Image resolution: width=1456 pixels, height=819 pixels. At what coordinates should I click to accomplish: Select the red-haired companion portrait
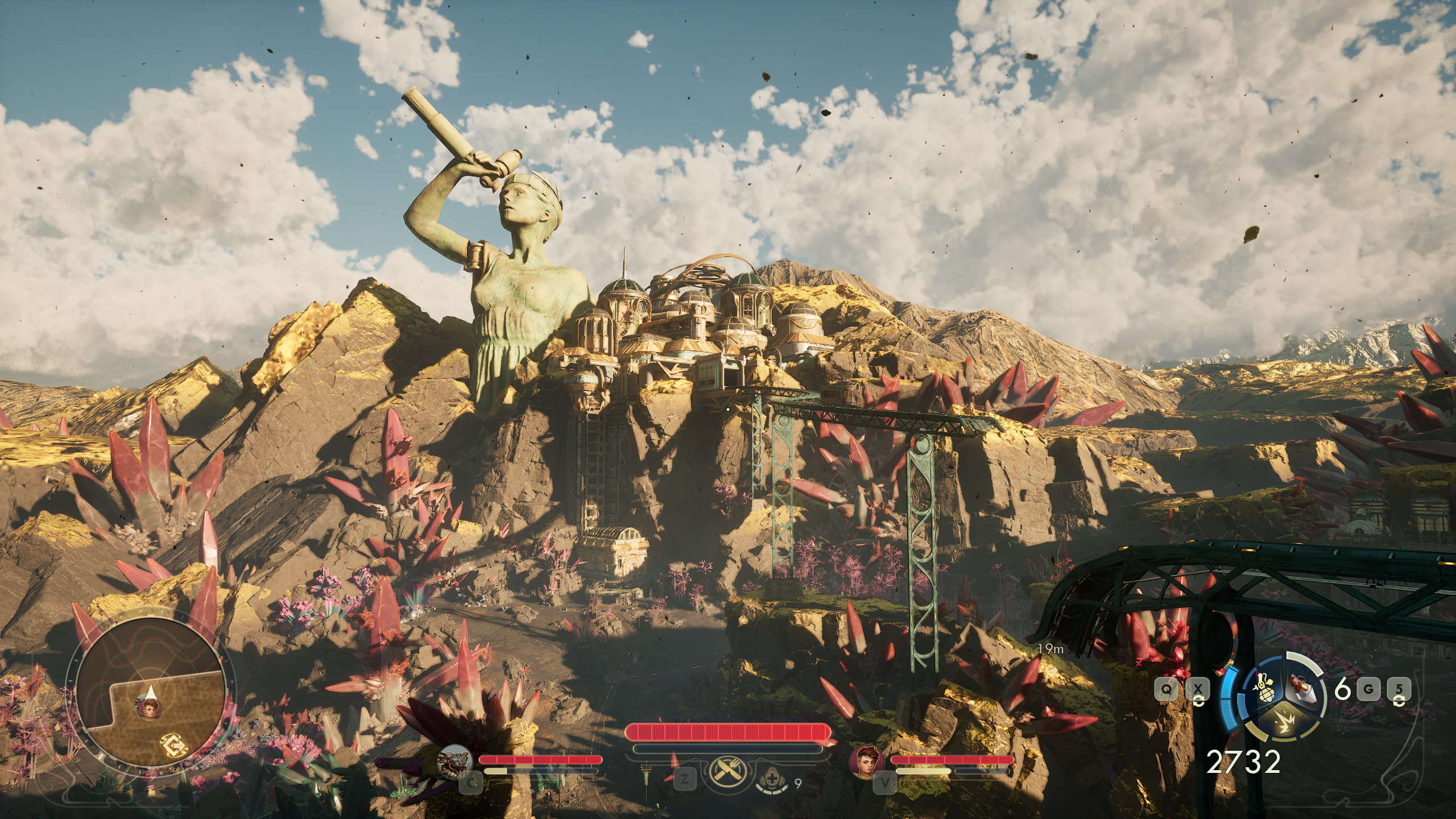tap(866, 761)
